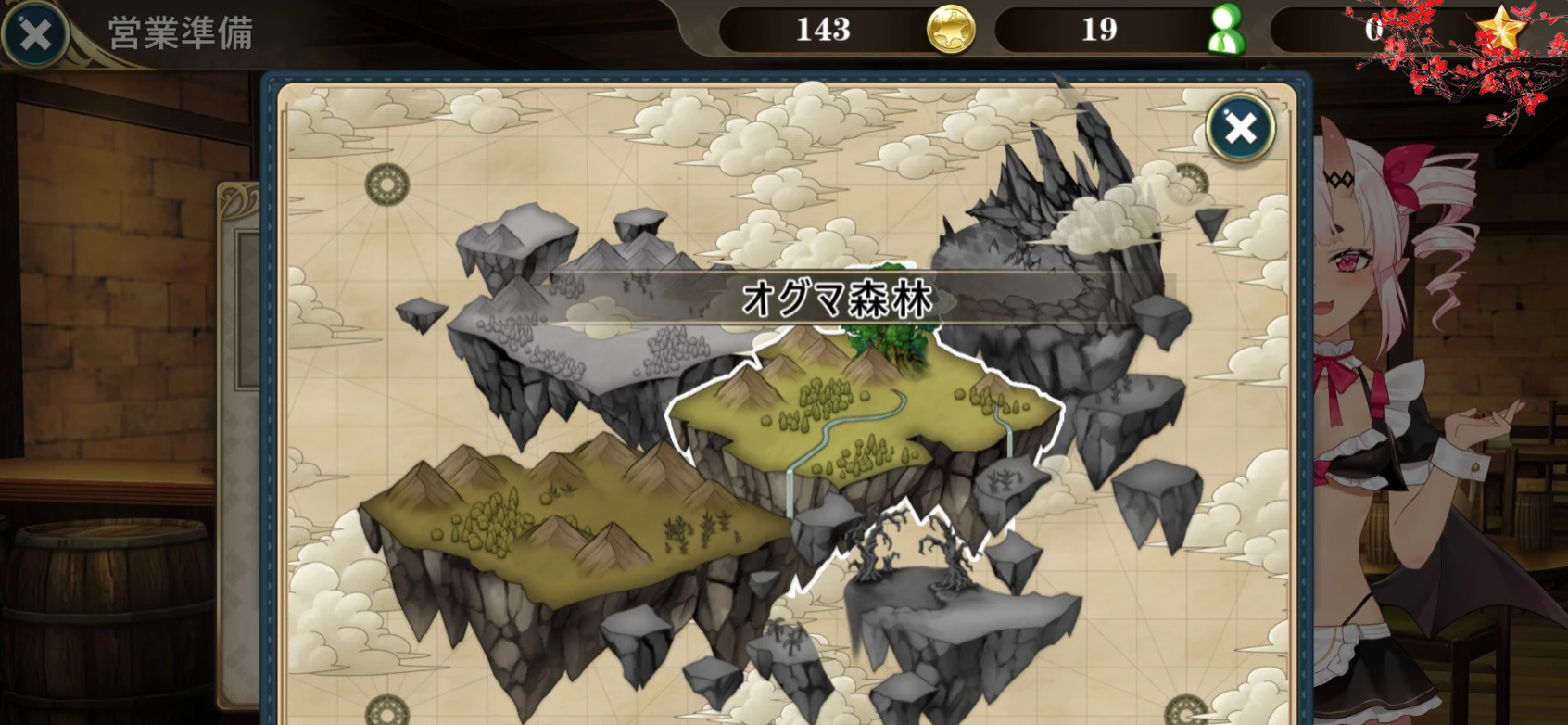Close the world map popup
The height and width of the screenshot is (725, 1568).
point(1240,128)
